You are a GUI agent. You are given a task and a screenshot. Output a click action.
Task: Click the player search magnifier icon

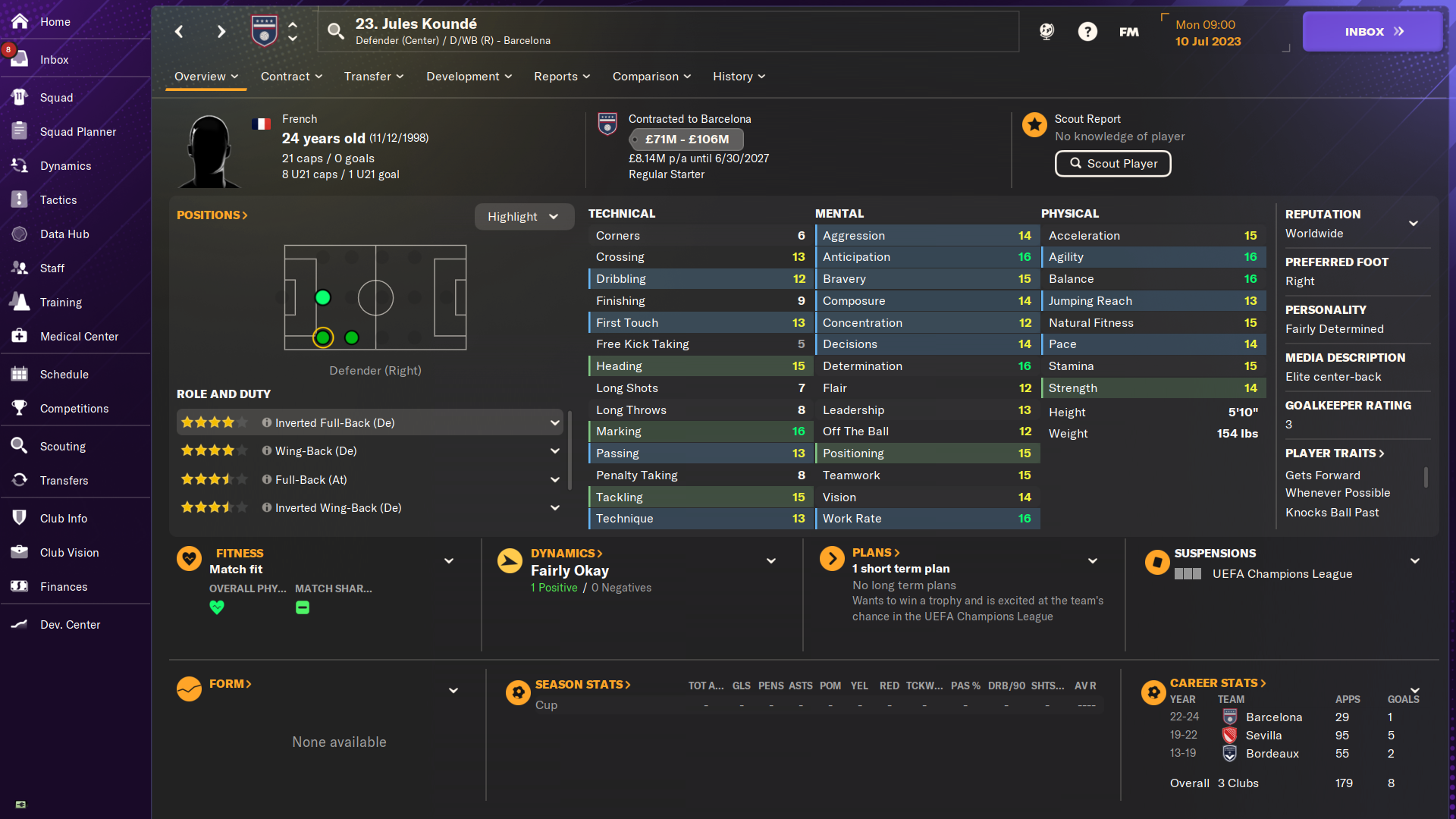(x=335, y=31)
